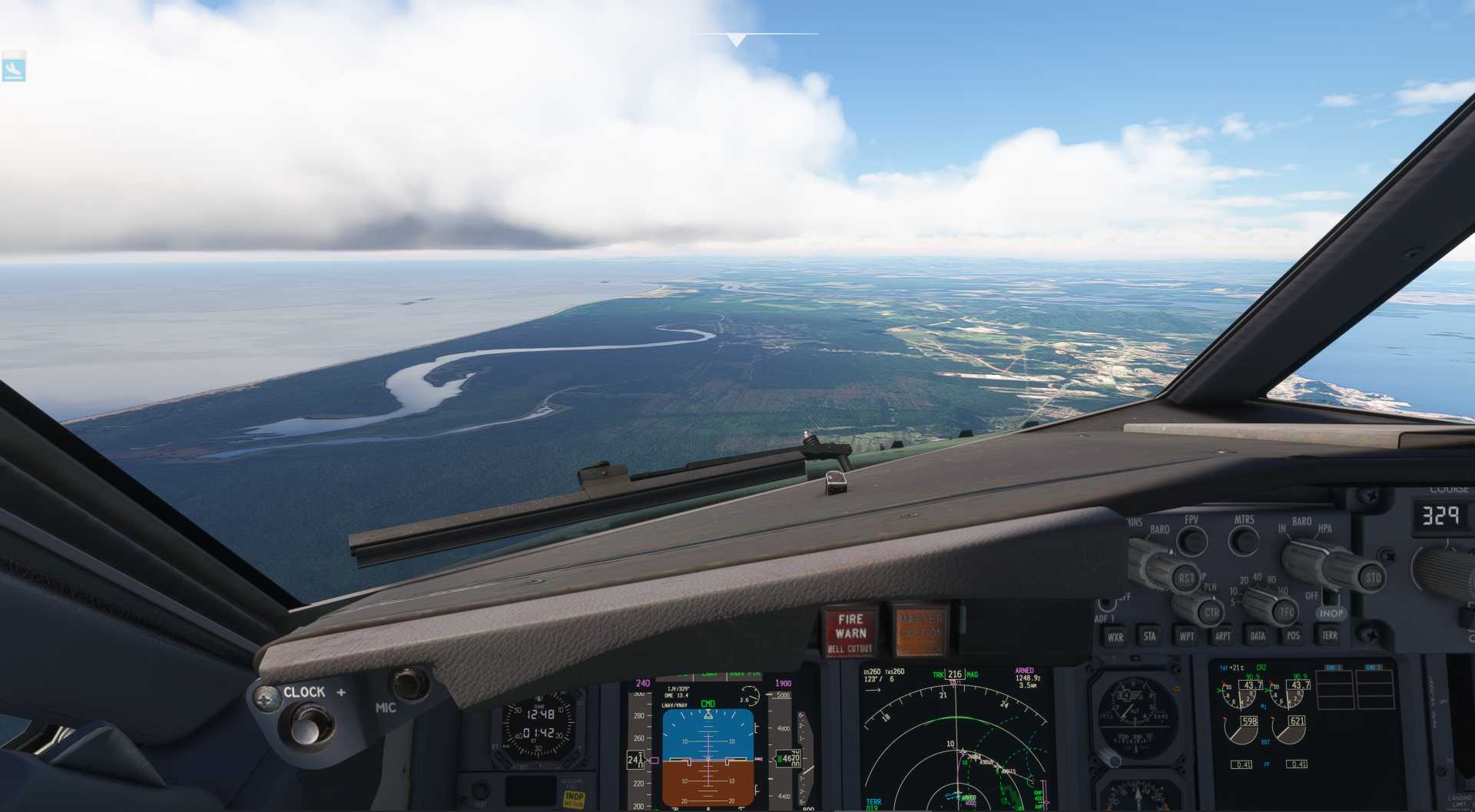1475x812 pixels.
Task: Click the landing plane icon
Action: 14,68
